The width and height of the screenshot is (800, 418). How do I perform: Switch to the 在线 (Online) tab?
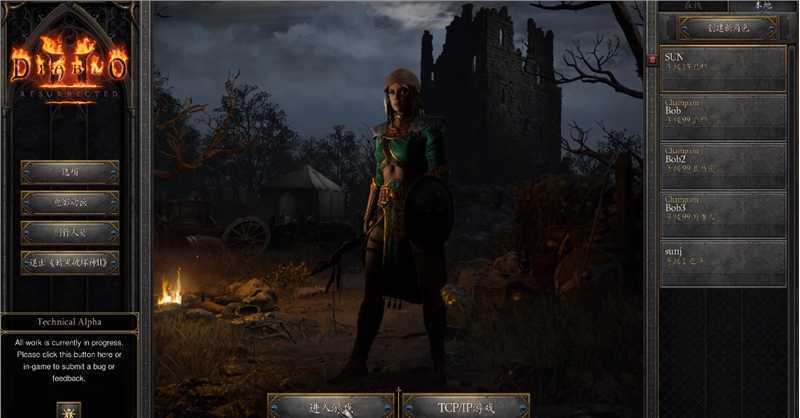pyautogui.click(x=692, y=6)
